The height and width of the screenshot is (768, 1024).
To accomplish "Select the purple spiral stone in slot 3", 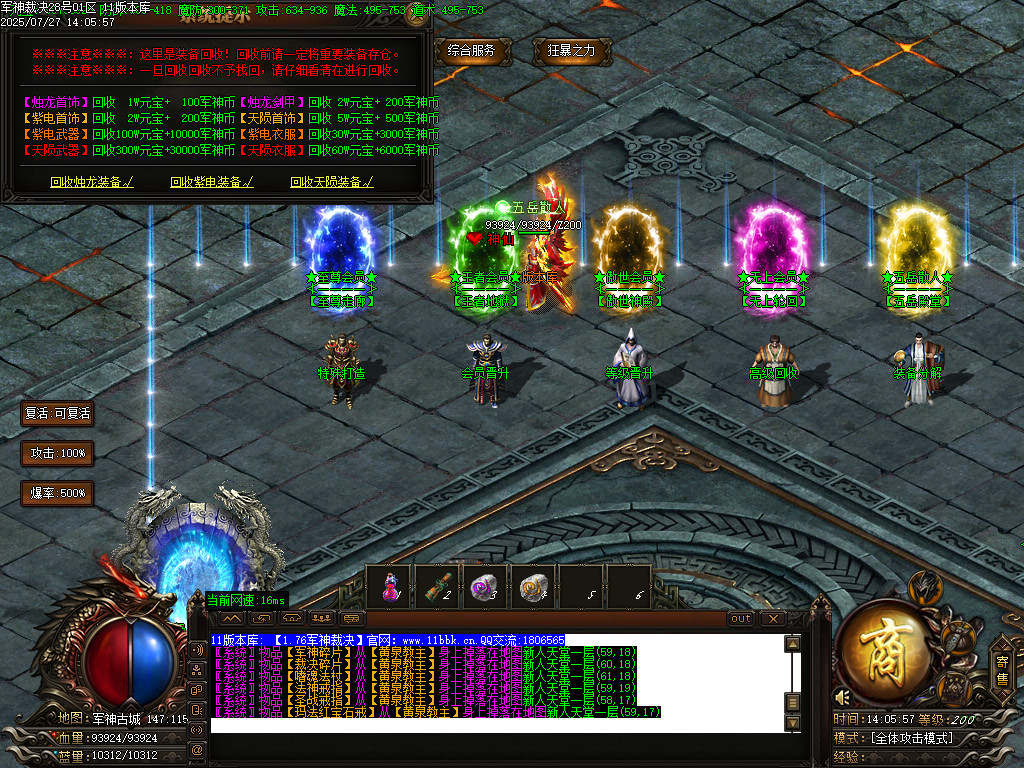I will (484, 587).
